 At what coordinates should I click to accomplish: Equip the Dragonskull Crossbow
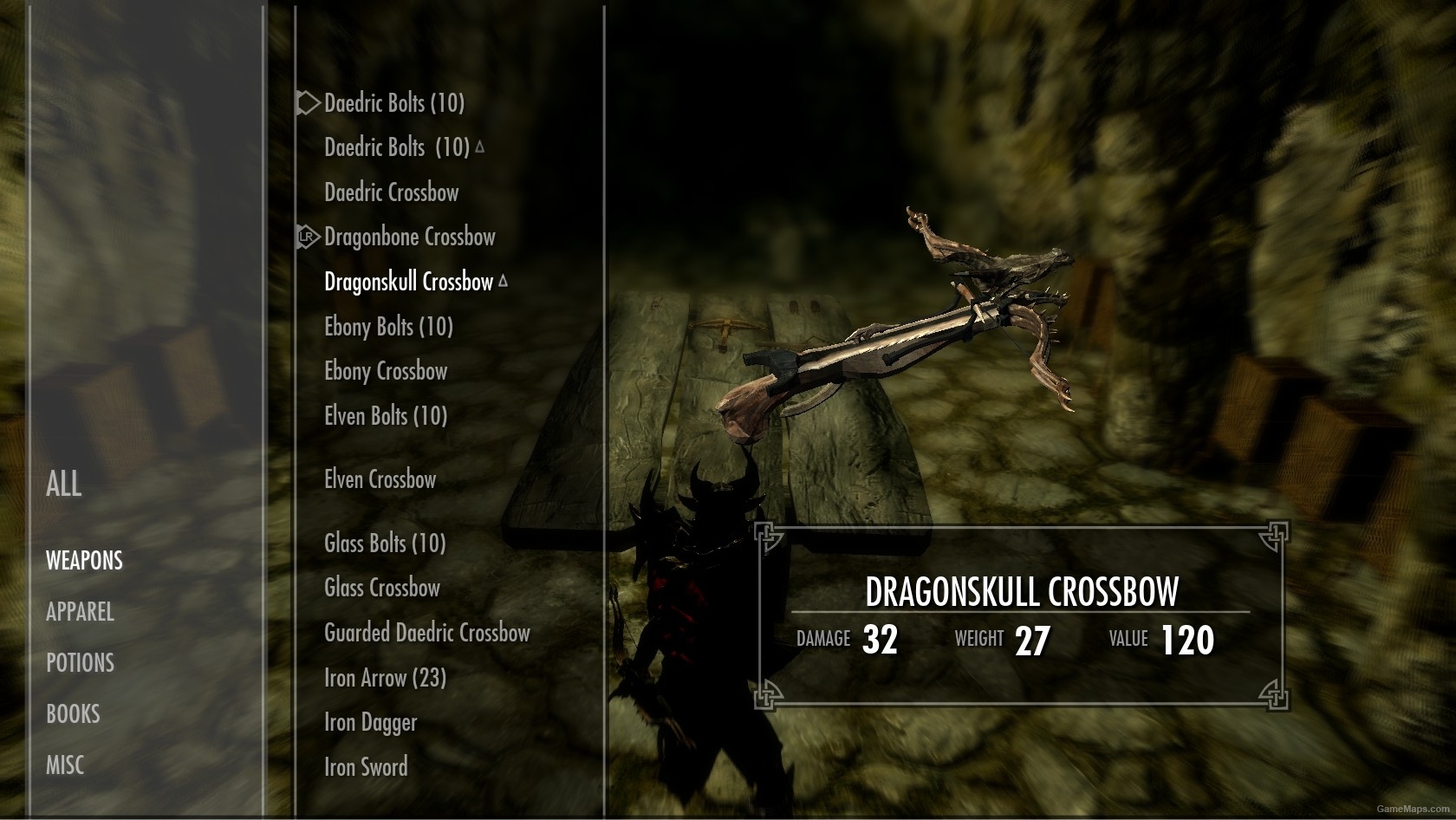click(410, 281)
